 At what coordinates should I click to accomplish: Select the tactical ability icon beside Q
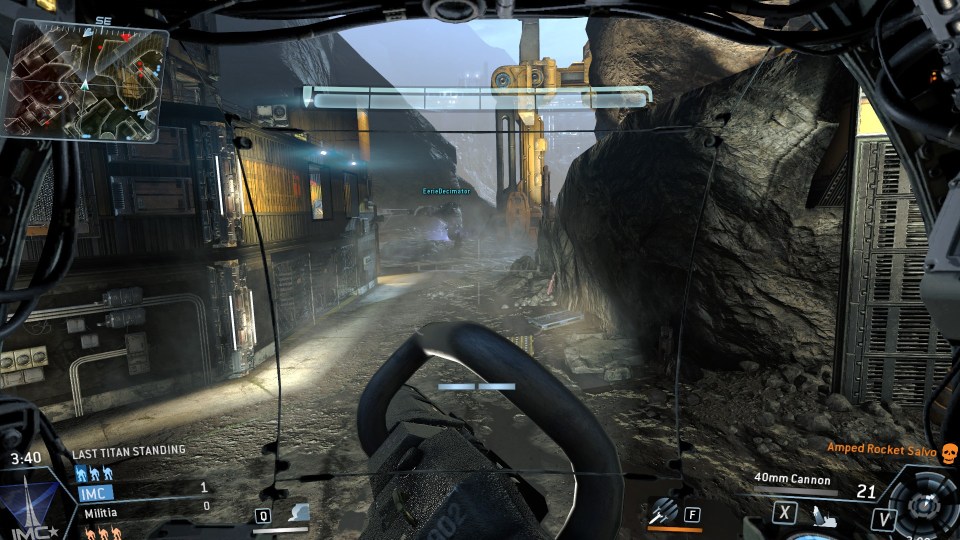point(298,514)
